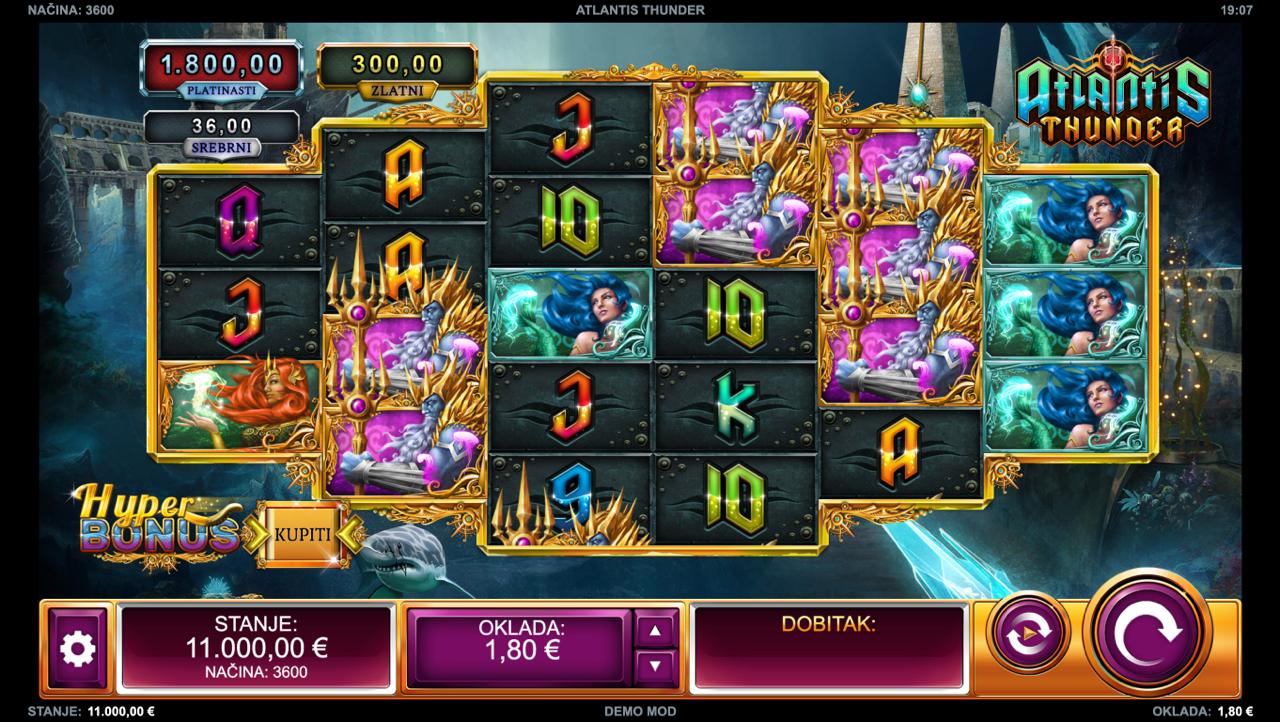Increase the bet with the up arrow
The image size is (1280, 722).
click(x=655, y=631)
